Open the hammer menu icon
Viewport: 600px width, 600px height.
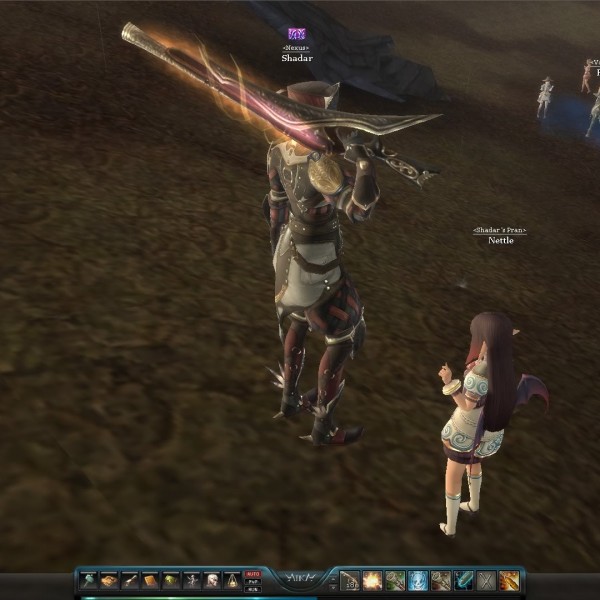pos(88,580)
